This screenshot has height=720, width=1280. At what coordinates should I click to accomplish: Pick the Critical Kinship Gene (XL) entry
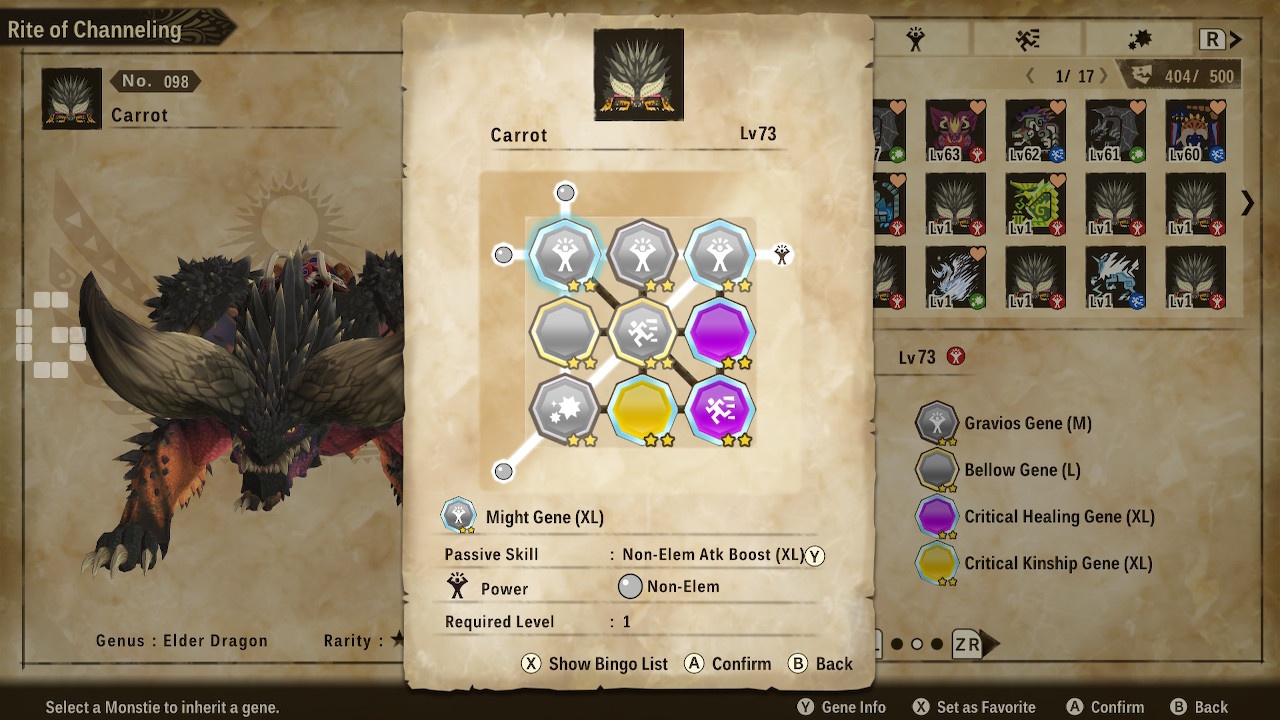(x=1057, y=563)
